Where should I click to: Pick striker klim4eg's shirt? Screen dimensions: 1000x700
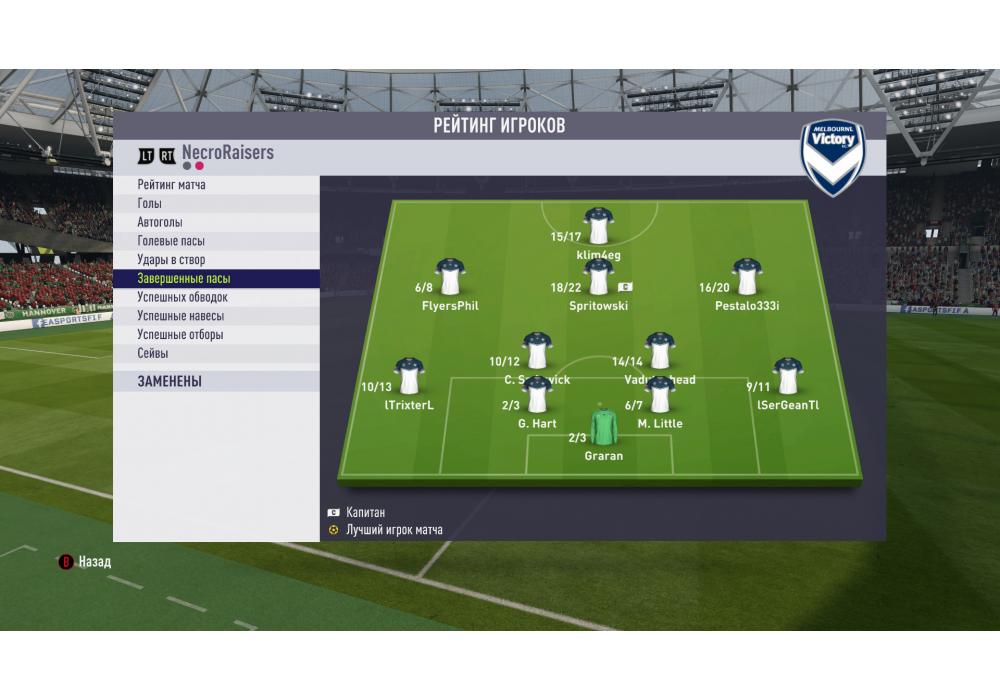click(599, 227)
